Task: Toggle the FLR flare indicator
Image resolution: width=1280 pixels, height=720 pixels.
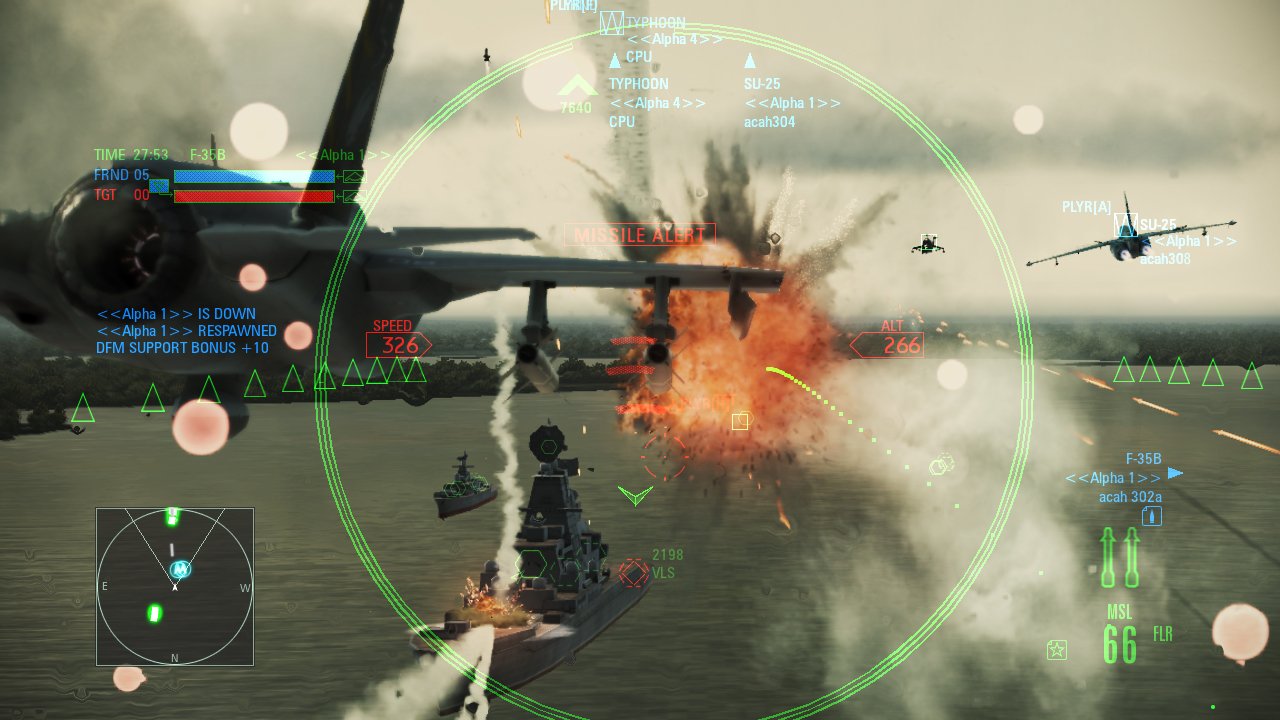Action: [x=1163, y=634]
